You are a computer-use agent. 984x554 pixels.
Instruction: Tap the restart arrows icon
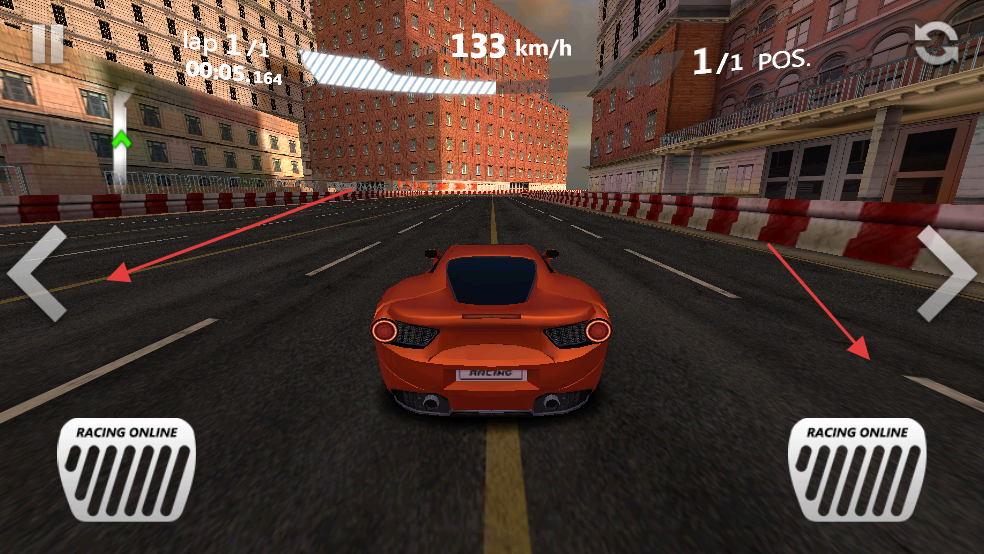[x=936, y=43]
